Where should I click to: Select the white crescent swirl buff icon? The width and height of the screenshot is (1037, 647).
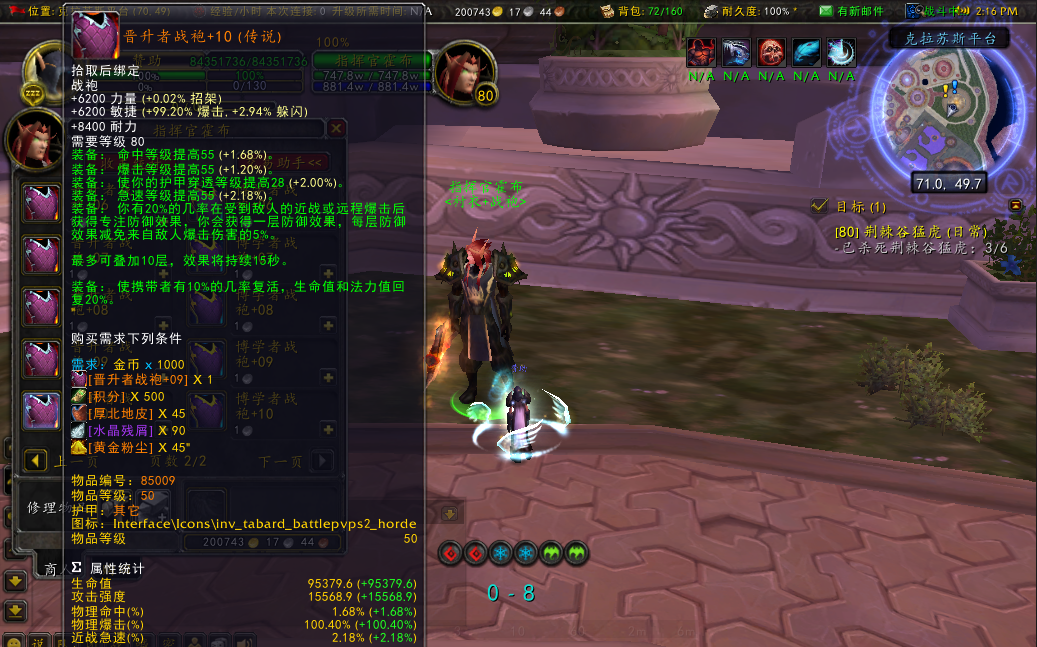coord(841,52)
